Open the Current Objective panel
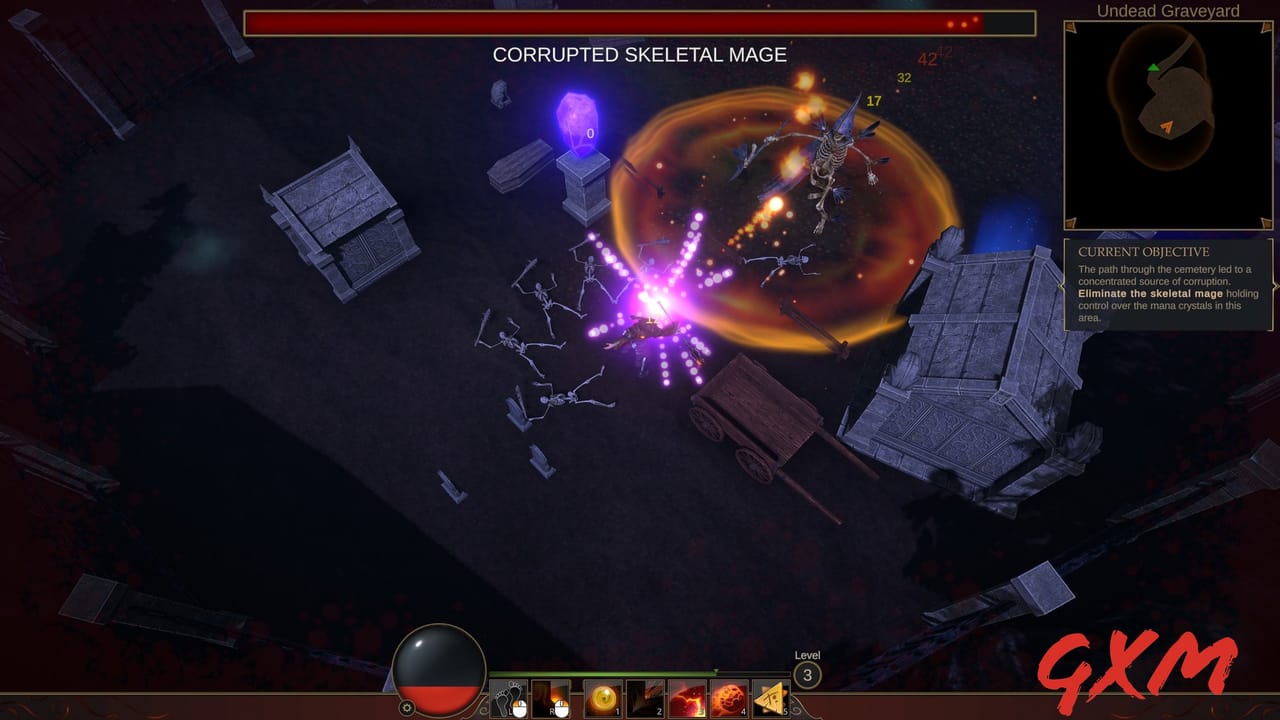 [x=1168, y=285]
